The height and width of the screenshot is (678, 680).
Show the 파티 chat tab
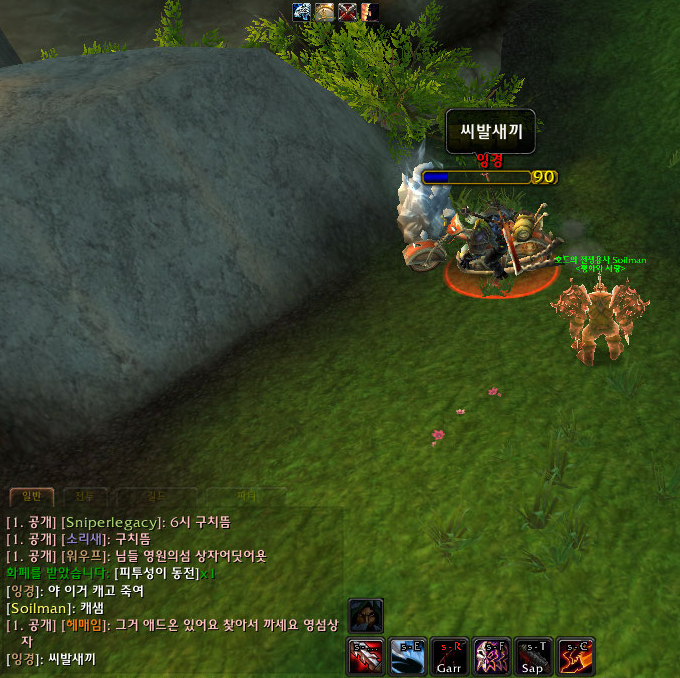pos(248,496)
